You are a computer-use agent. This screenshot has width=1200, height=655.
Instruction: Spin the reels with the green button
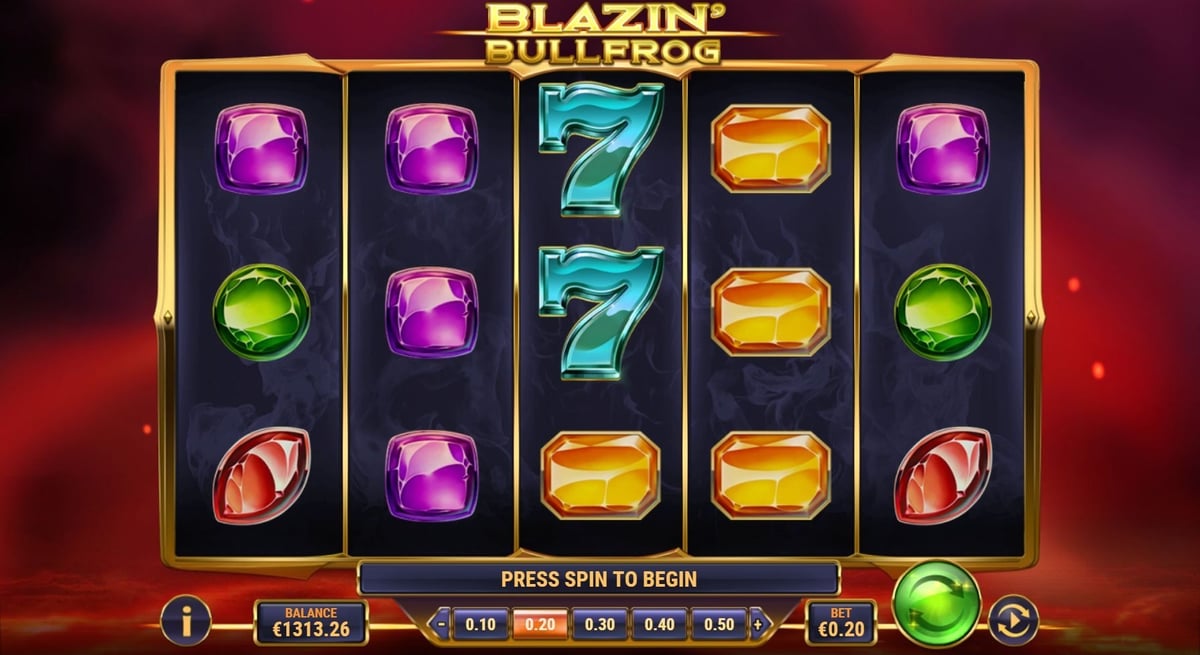tap(937, 604)
